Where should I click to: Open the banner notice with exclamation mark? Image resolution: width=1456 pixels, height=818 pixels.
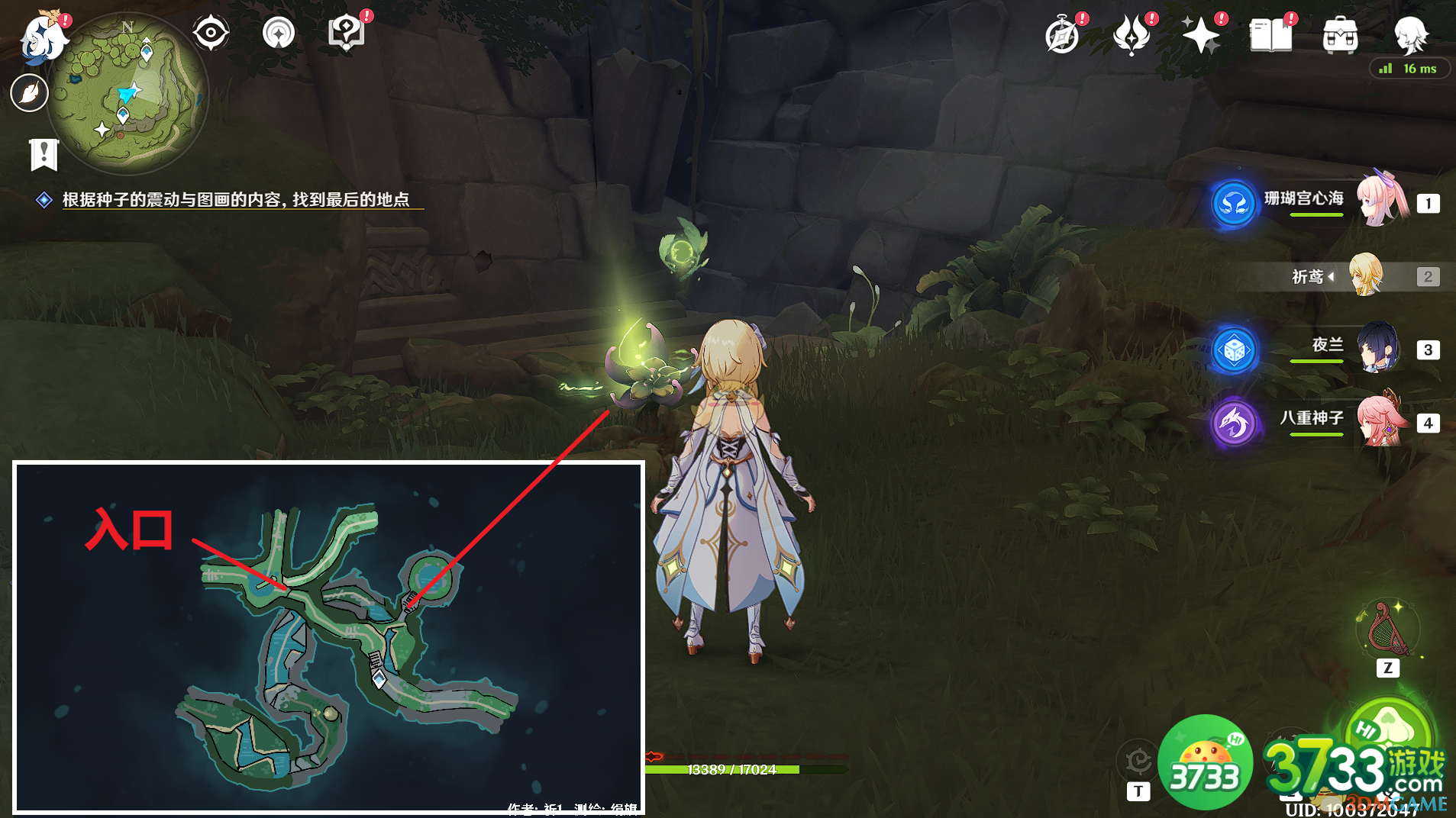pyautogui.click(x=44, y=154)
